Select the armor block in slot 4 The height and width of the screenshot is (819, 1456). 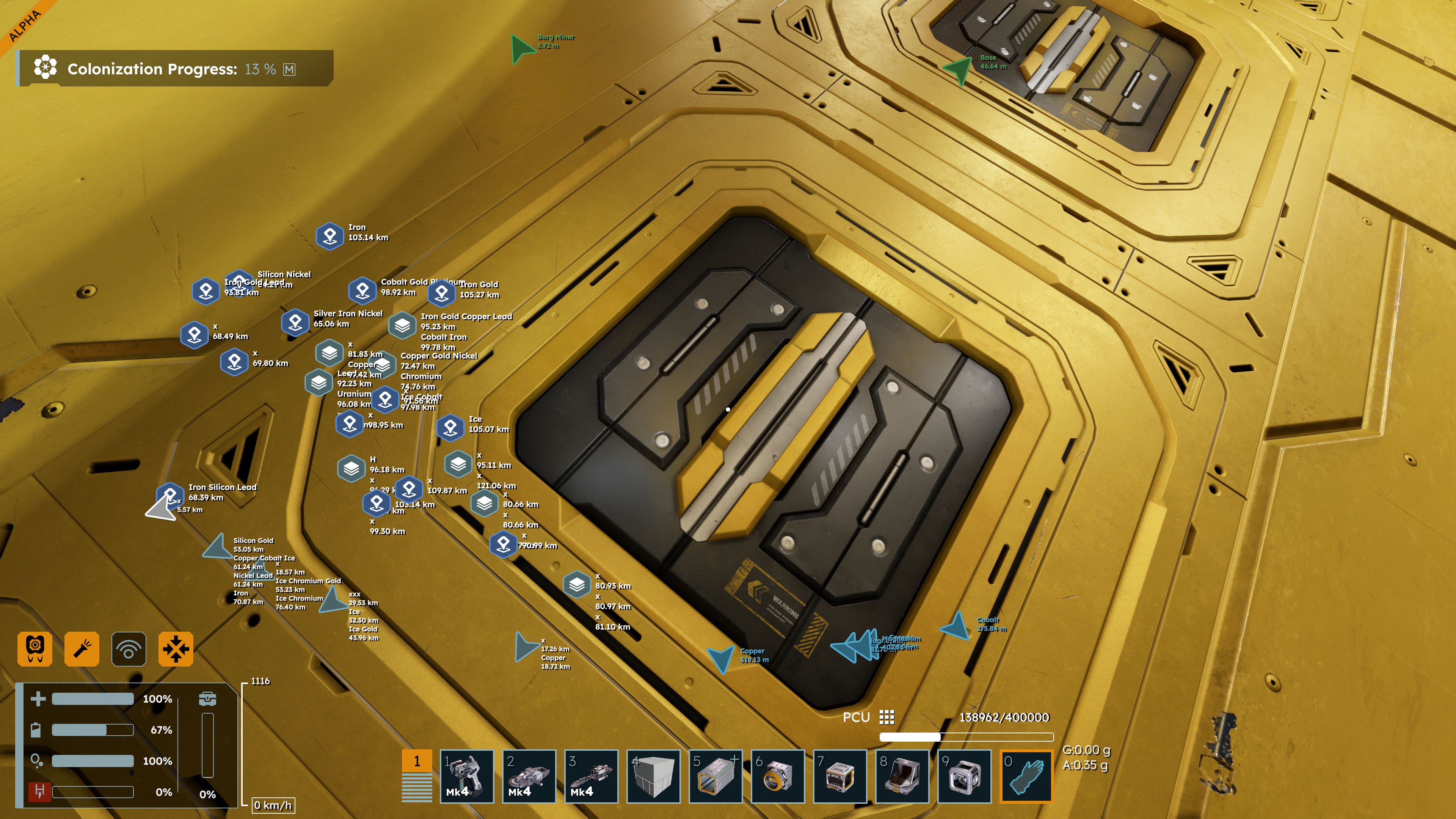click(653, 776)
